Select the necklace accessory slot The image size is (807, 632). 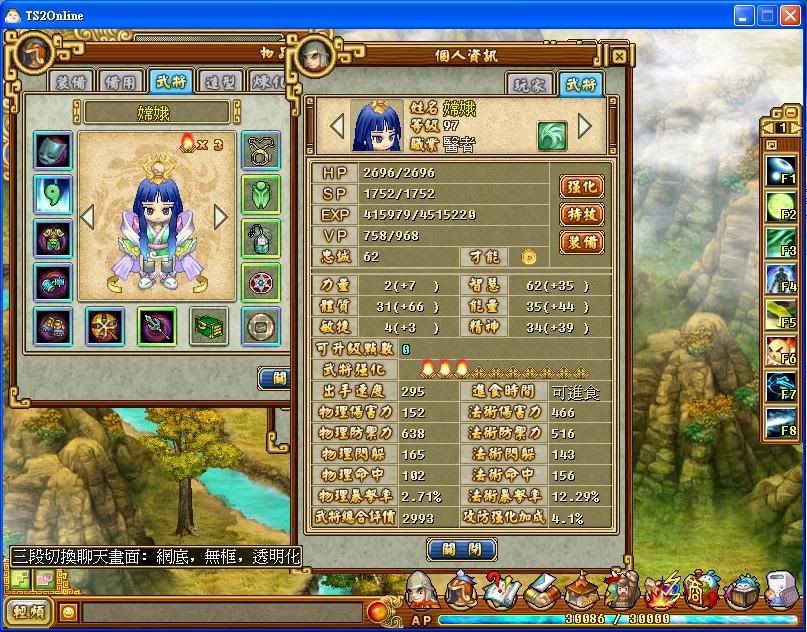(x=261, y=150)
